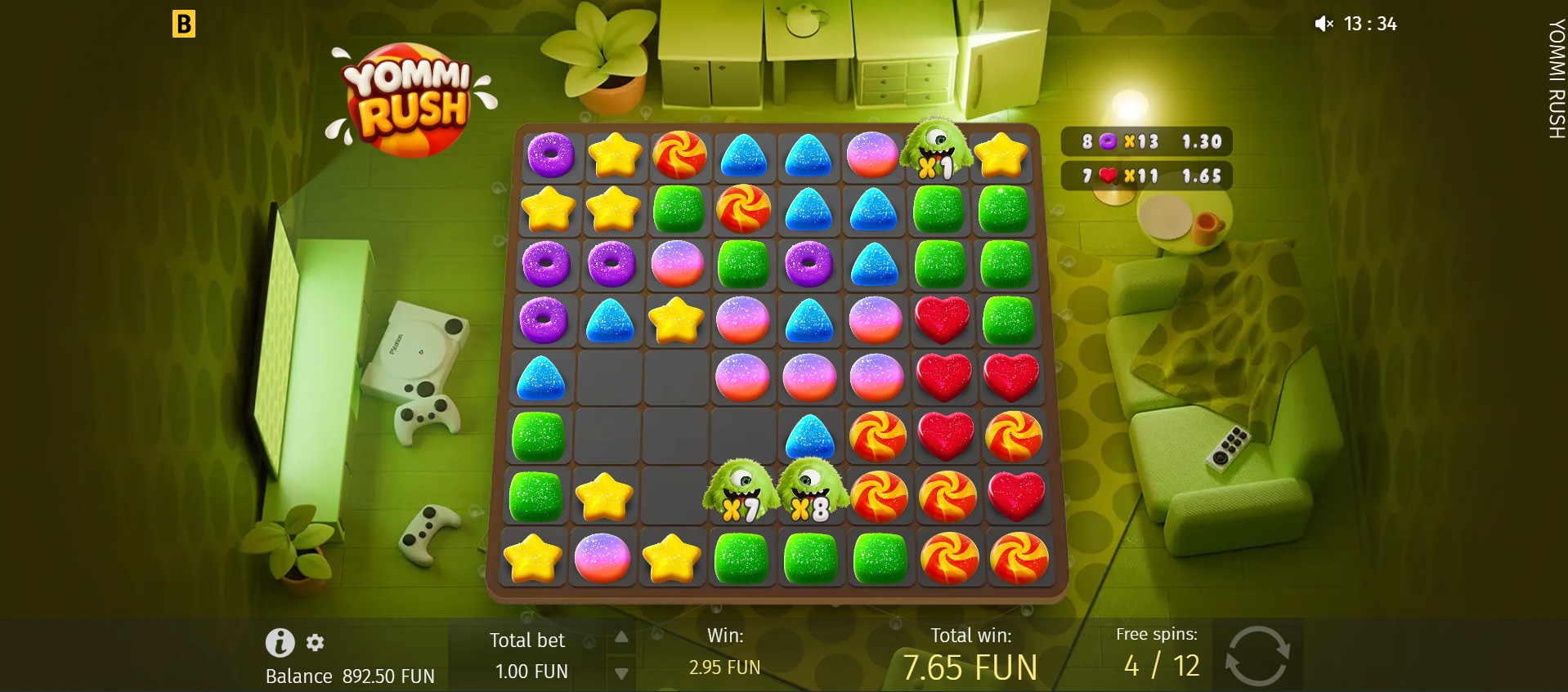Click the 13:34 session timer
Viewport: 1568px width, 692px height.
tap(1369, 24)
